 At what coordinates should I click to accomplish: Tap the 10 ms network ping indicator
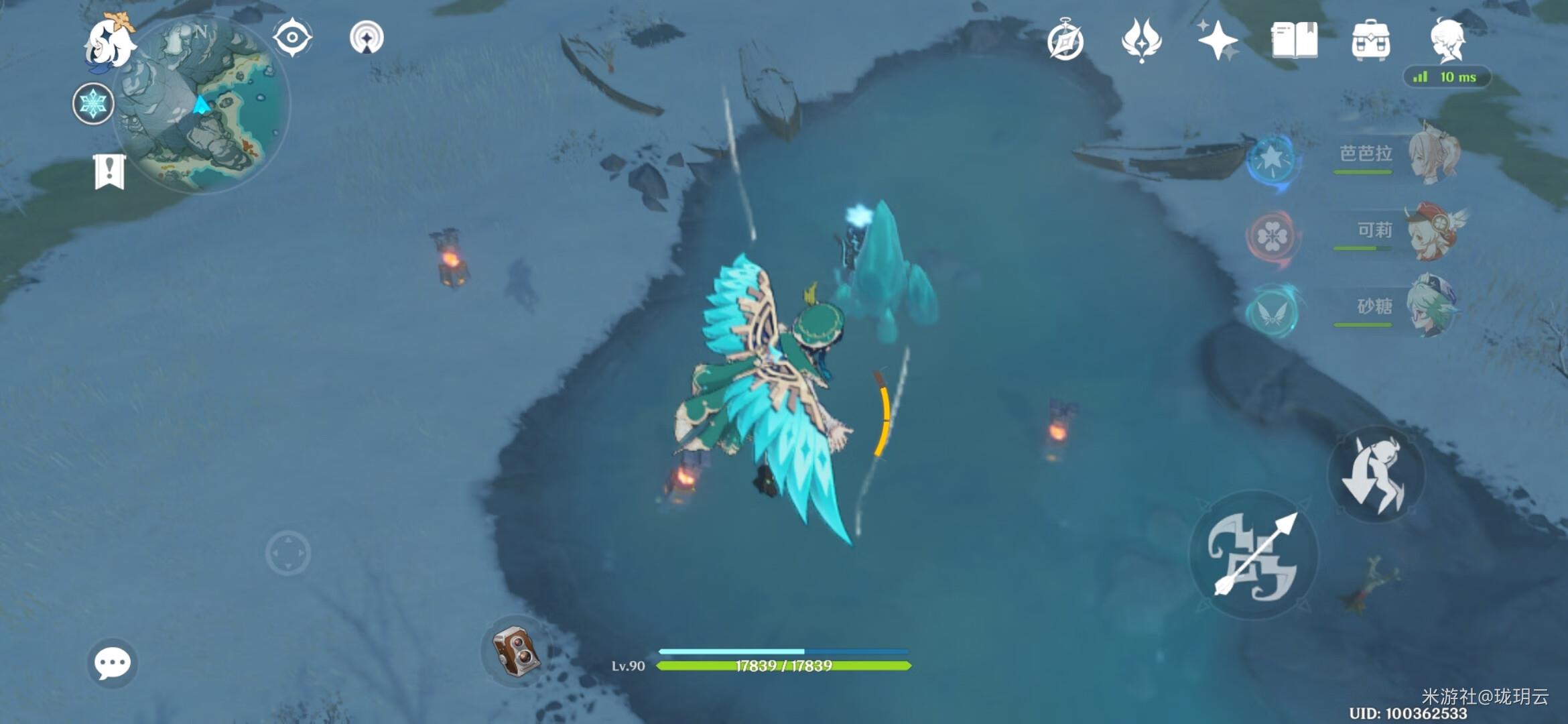[1447, 77]
